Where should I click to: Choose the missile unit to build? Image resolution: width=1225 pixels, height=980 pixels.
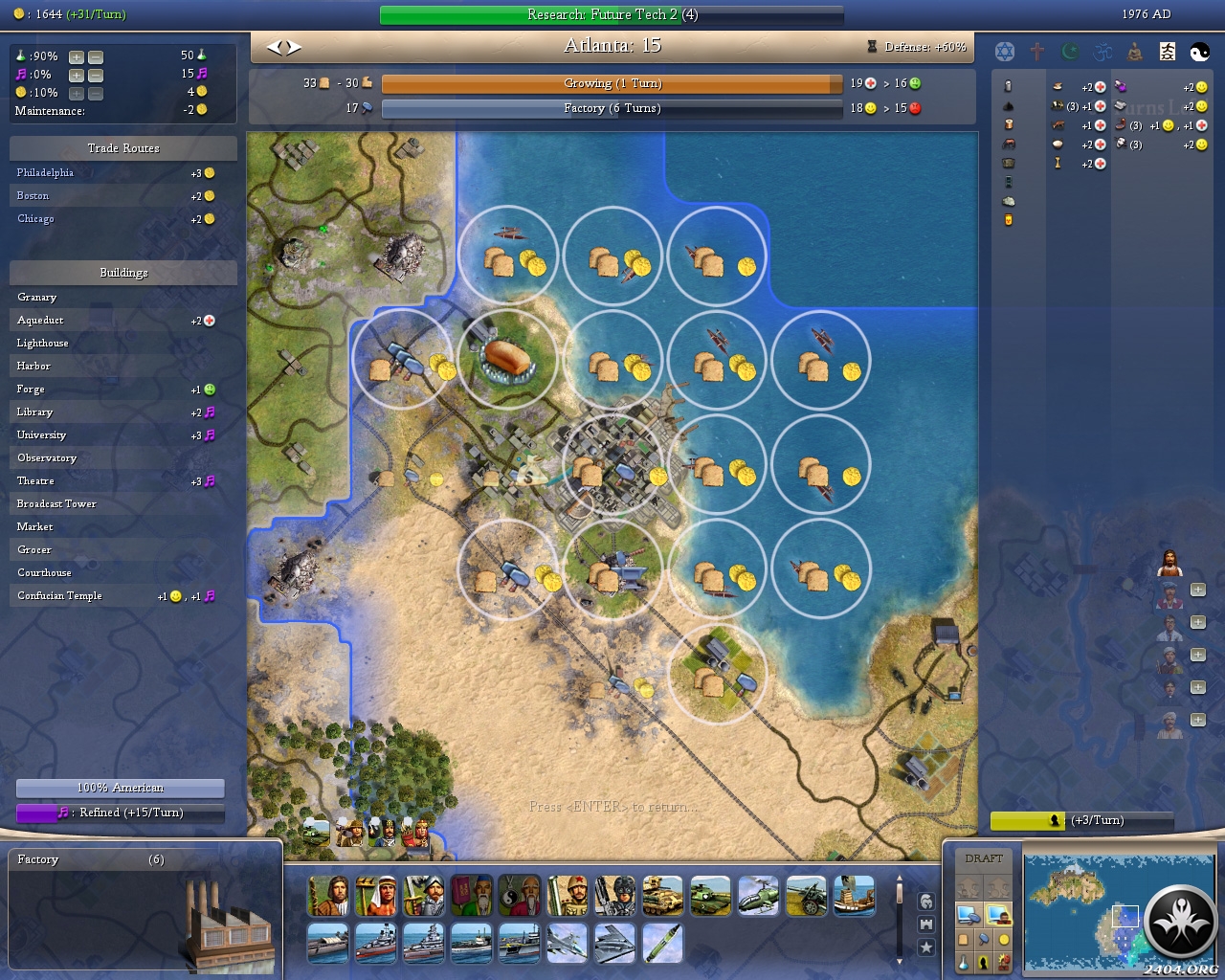[662, 944]
